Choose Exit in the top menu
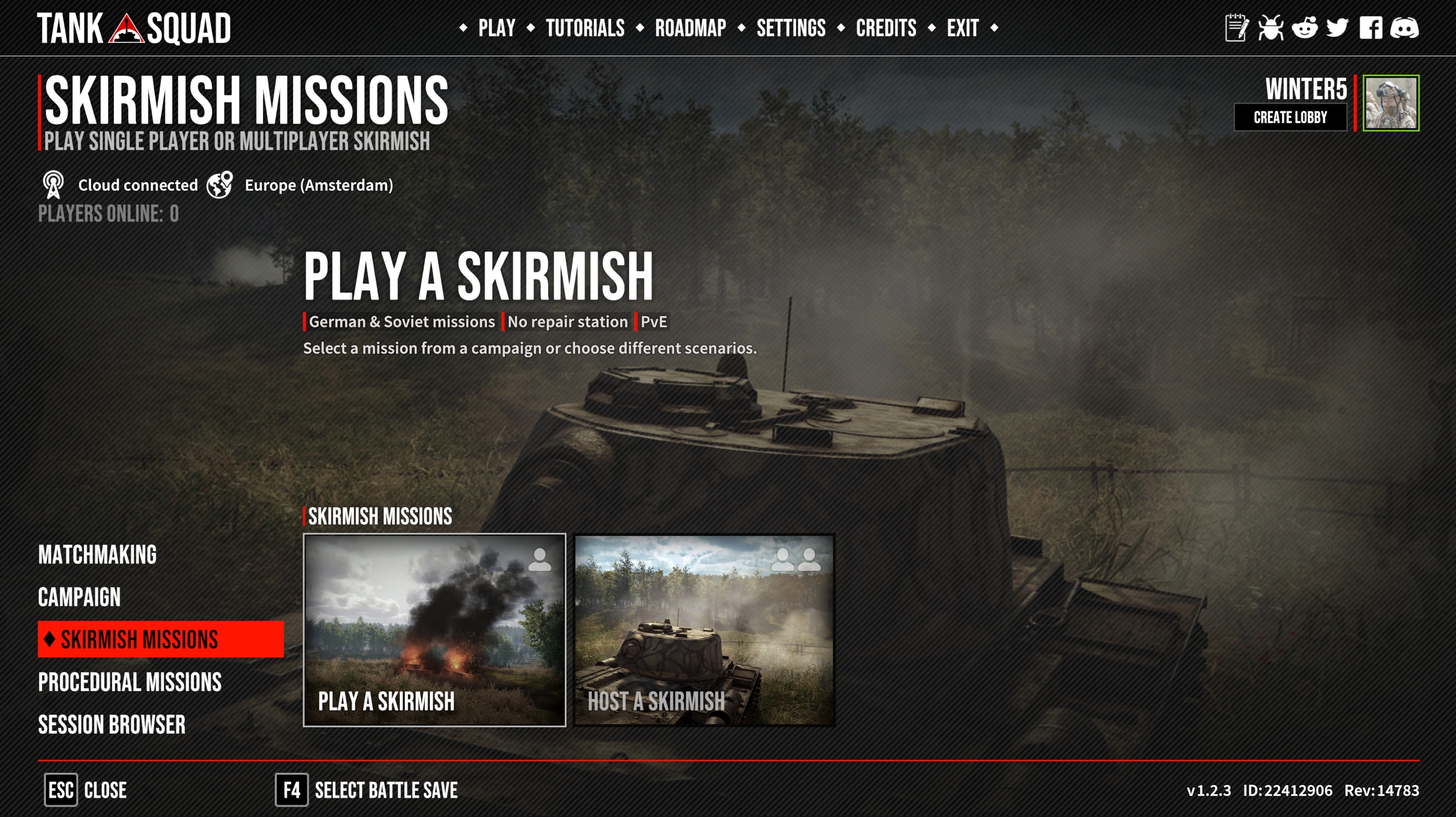 (962, 28)
